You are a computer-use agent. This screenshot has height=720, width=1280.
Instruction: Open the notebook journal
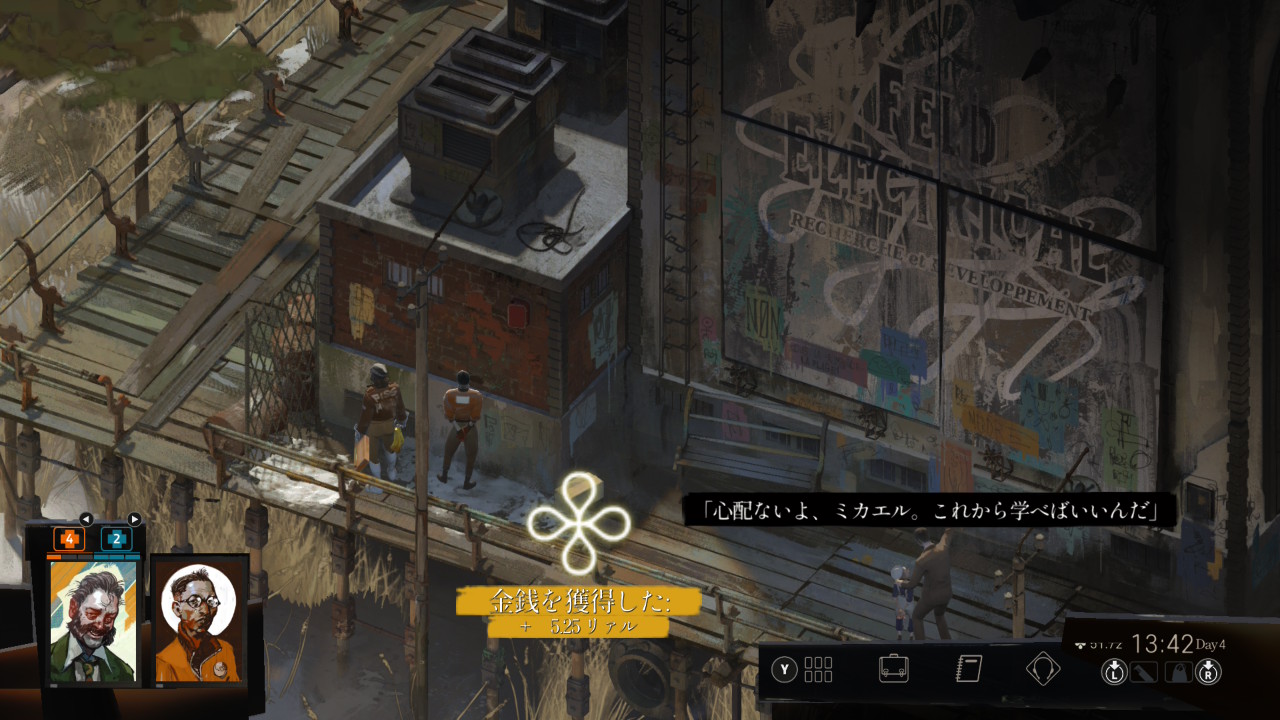click(x=968, y=668)
